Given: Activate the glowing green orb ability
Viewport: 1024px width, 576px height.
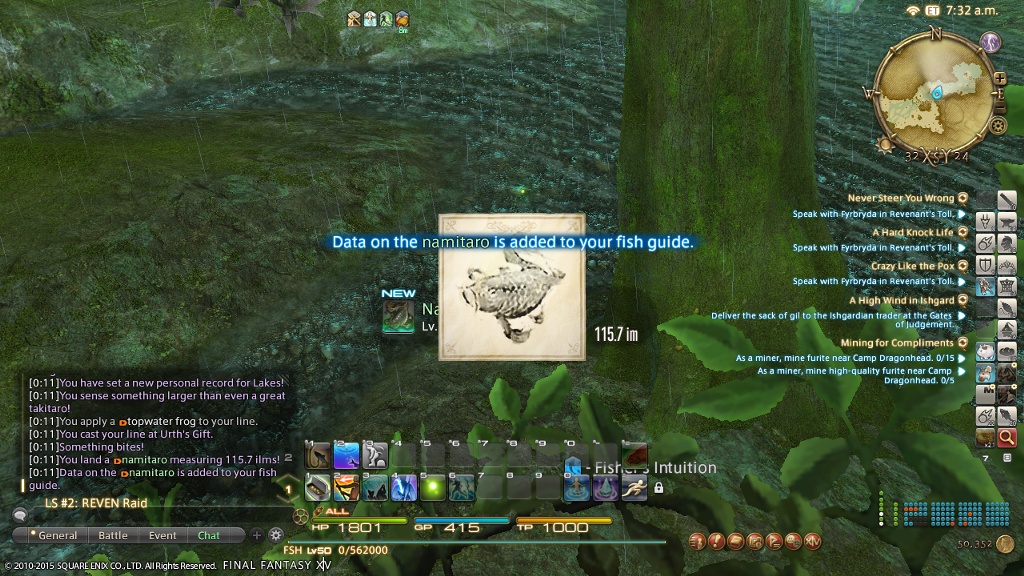Looking at the screenshot, I should 433,487.
